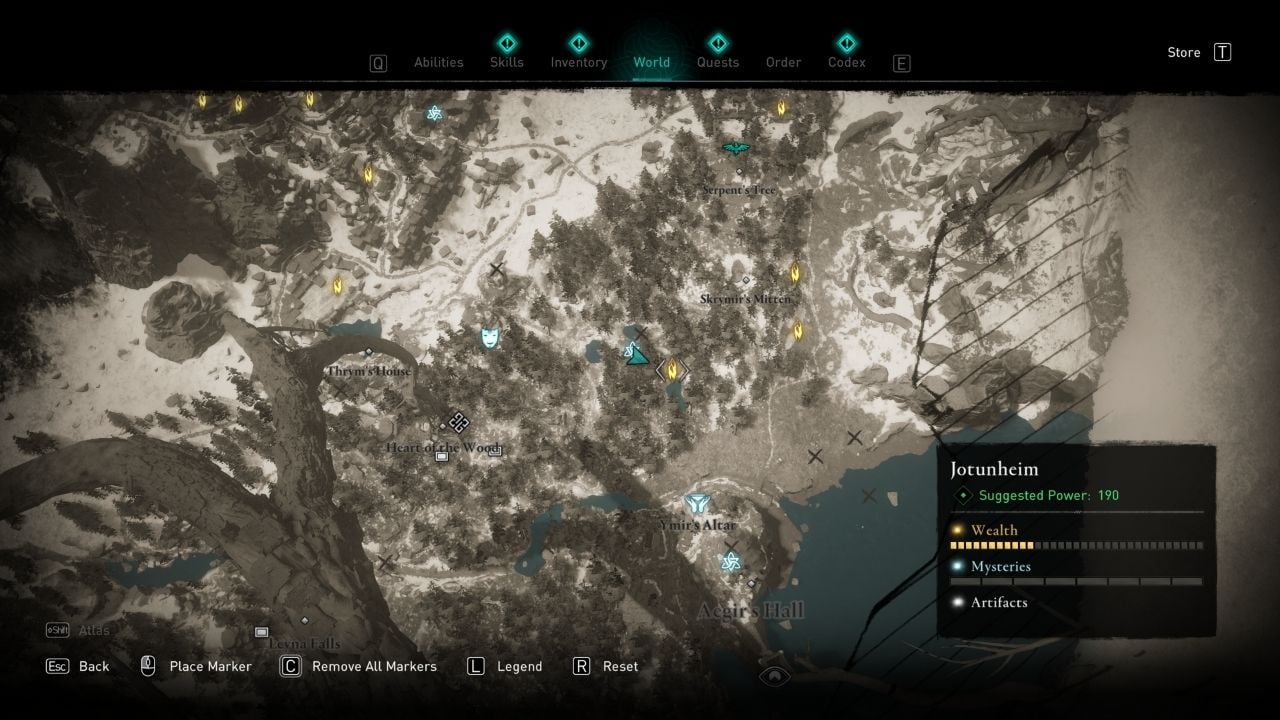Show the Codex tab

846,62
